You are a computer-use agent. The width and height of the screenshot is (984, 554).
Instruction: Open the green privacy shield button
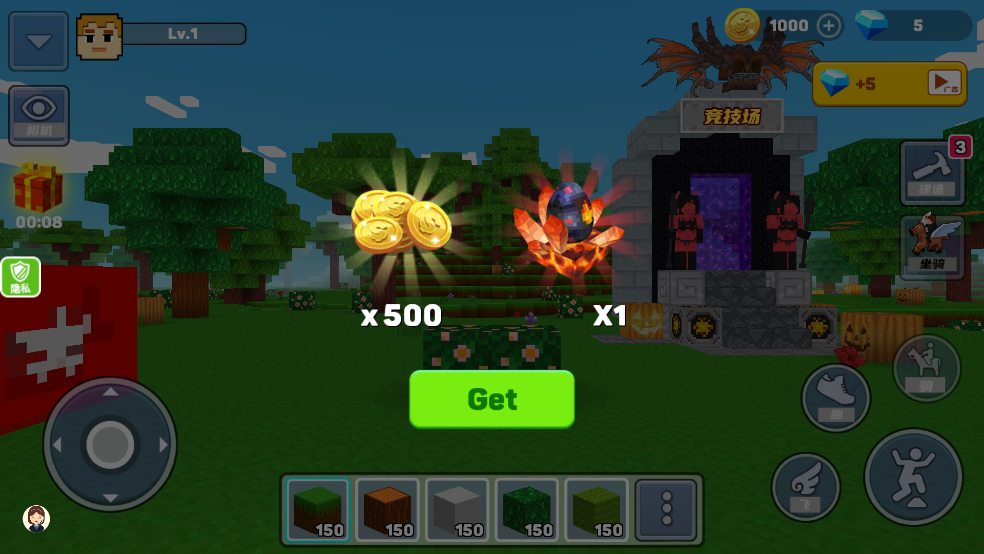pyautogui.click(x=21, y=277)
